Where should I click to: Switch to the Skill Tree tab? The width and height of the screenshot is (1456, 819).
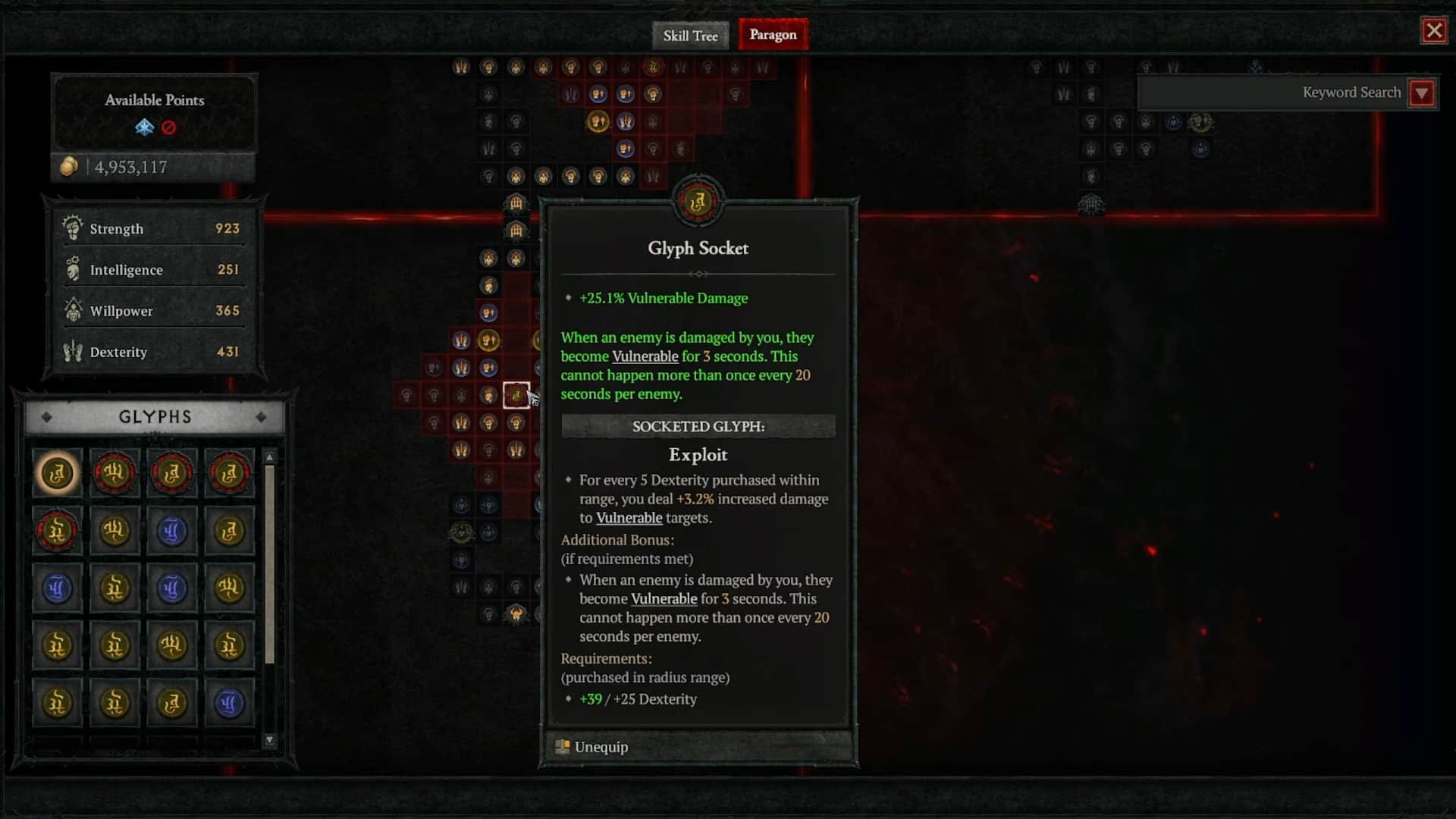tap(689, 35)
